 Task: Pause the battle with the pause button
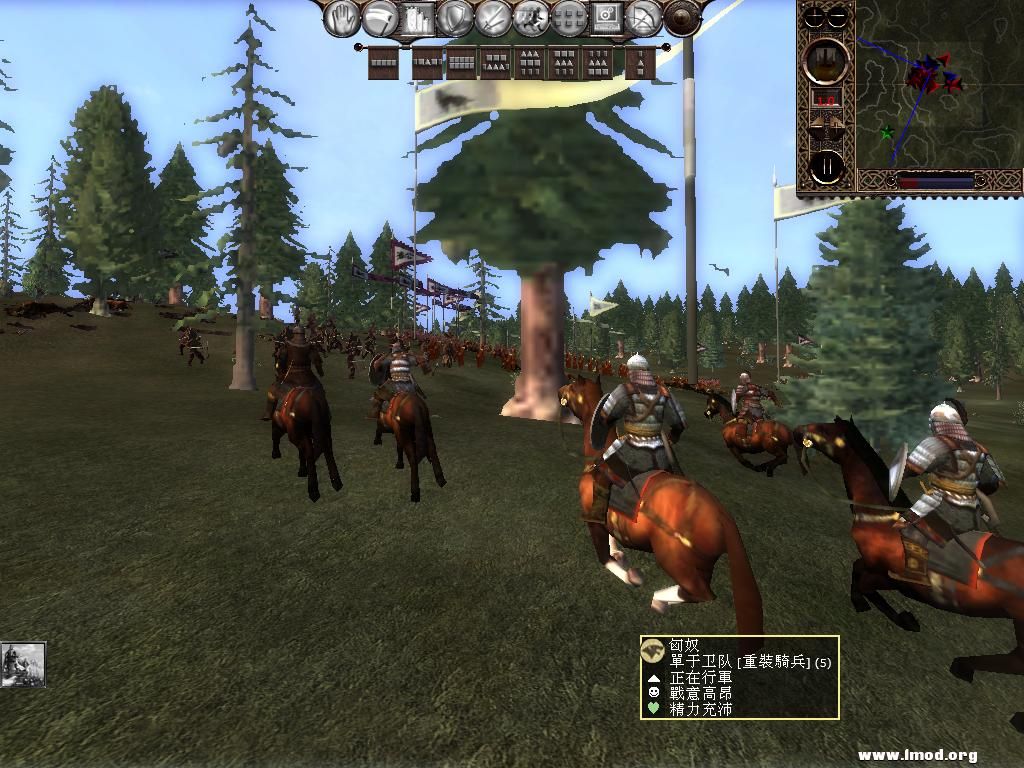[827, 167]
